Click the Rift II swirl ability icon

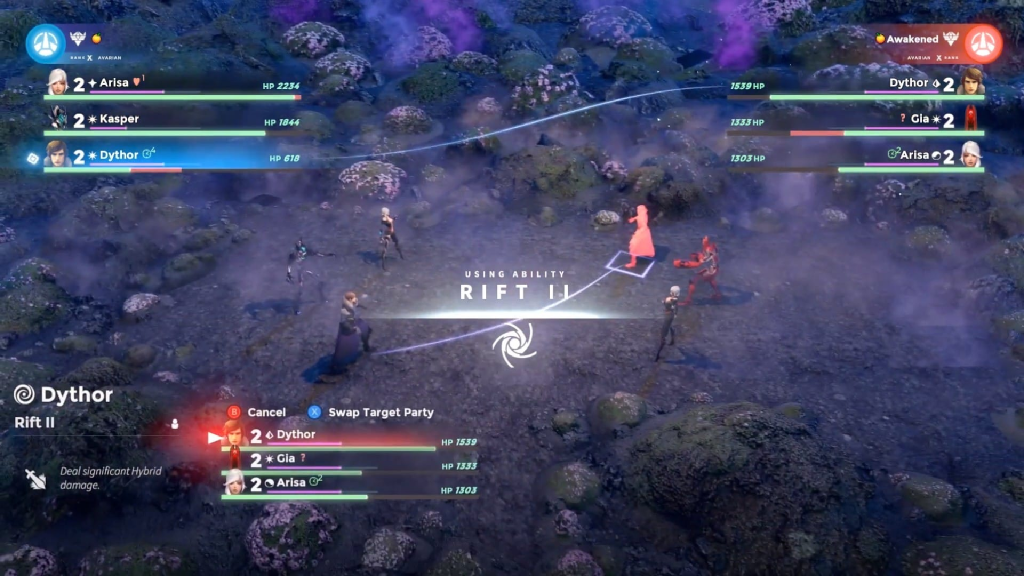coord(513,342)
